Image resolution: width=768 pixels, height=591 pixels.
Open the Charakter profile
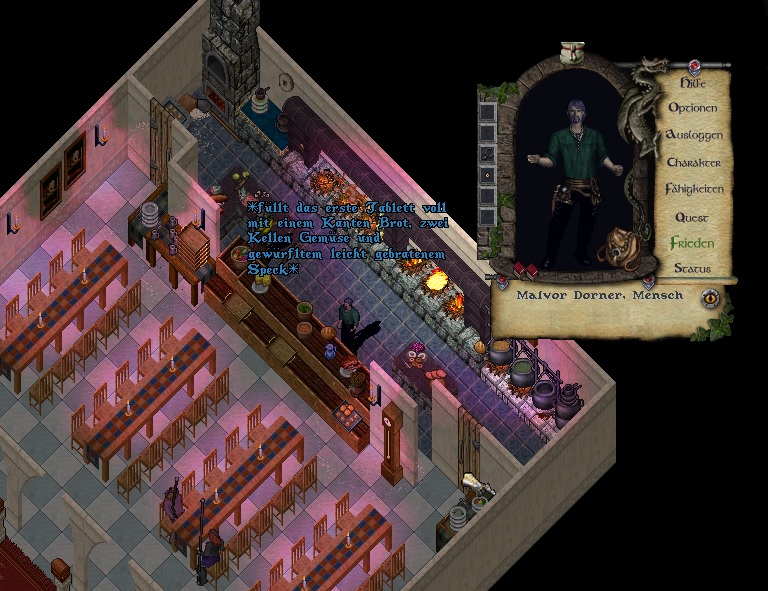click(x=693, y=162)
